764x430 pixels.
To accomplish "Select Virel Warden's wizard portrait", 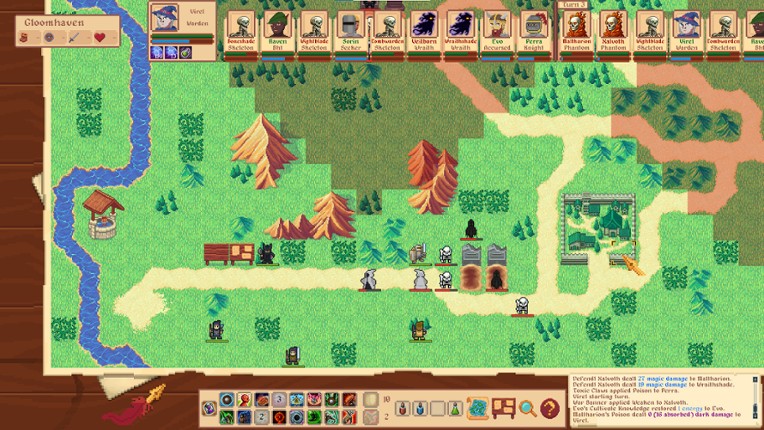I will point(165,17).
